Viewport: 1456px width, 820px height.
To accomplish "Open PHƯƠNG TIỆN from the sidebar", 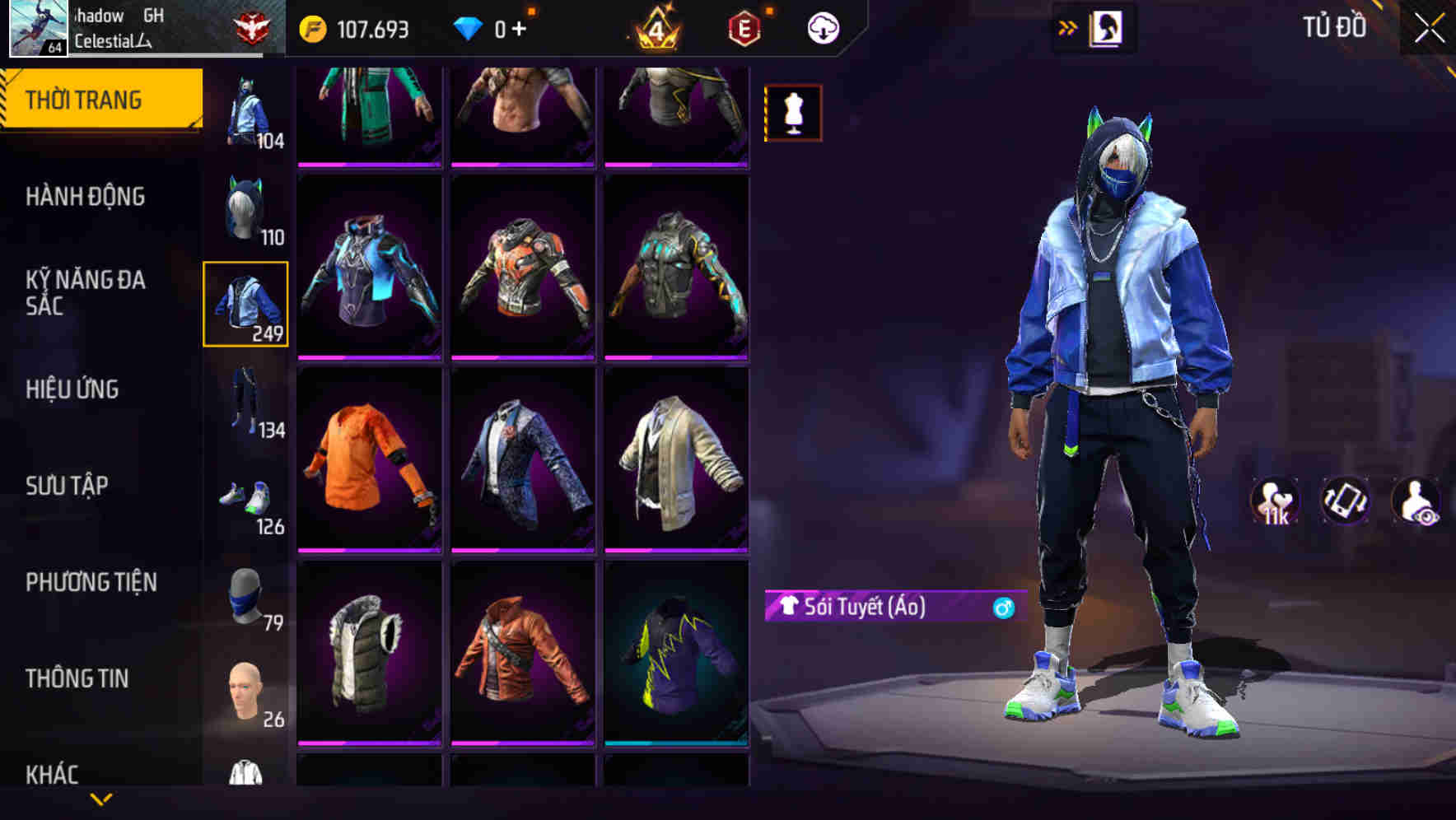I will coord(91,582).
